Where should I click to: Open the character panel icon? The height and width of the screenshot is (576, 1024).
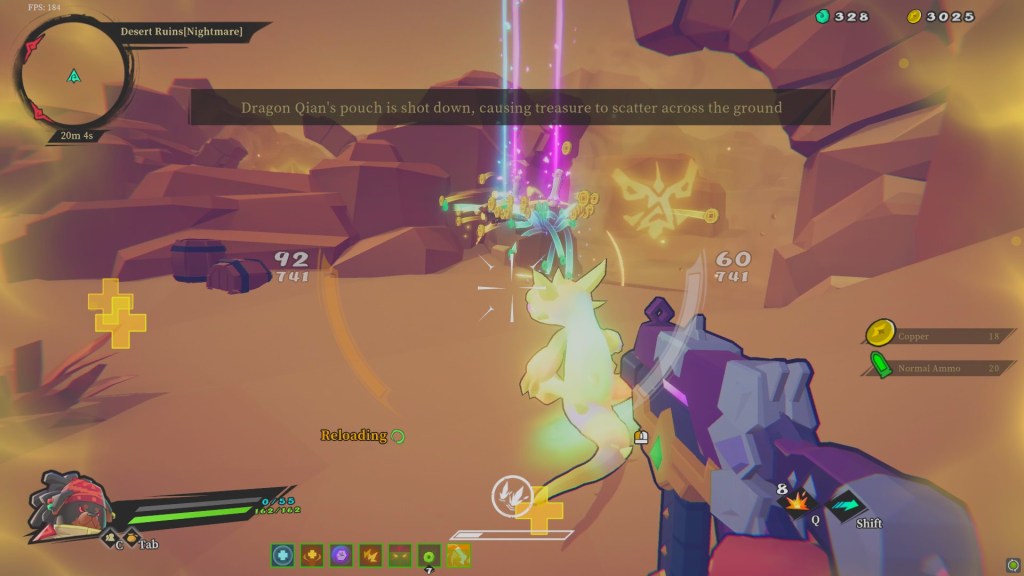[x=109, y=541]
